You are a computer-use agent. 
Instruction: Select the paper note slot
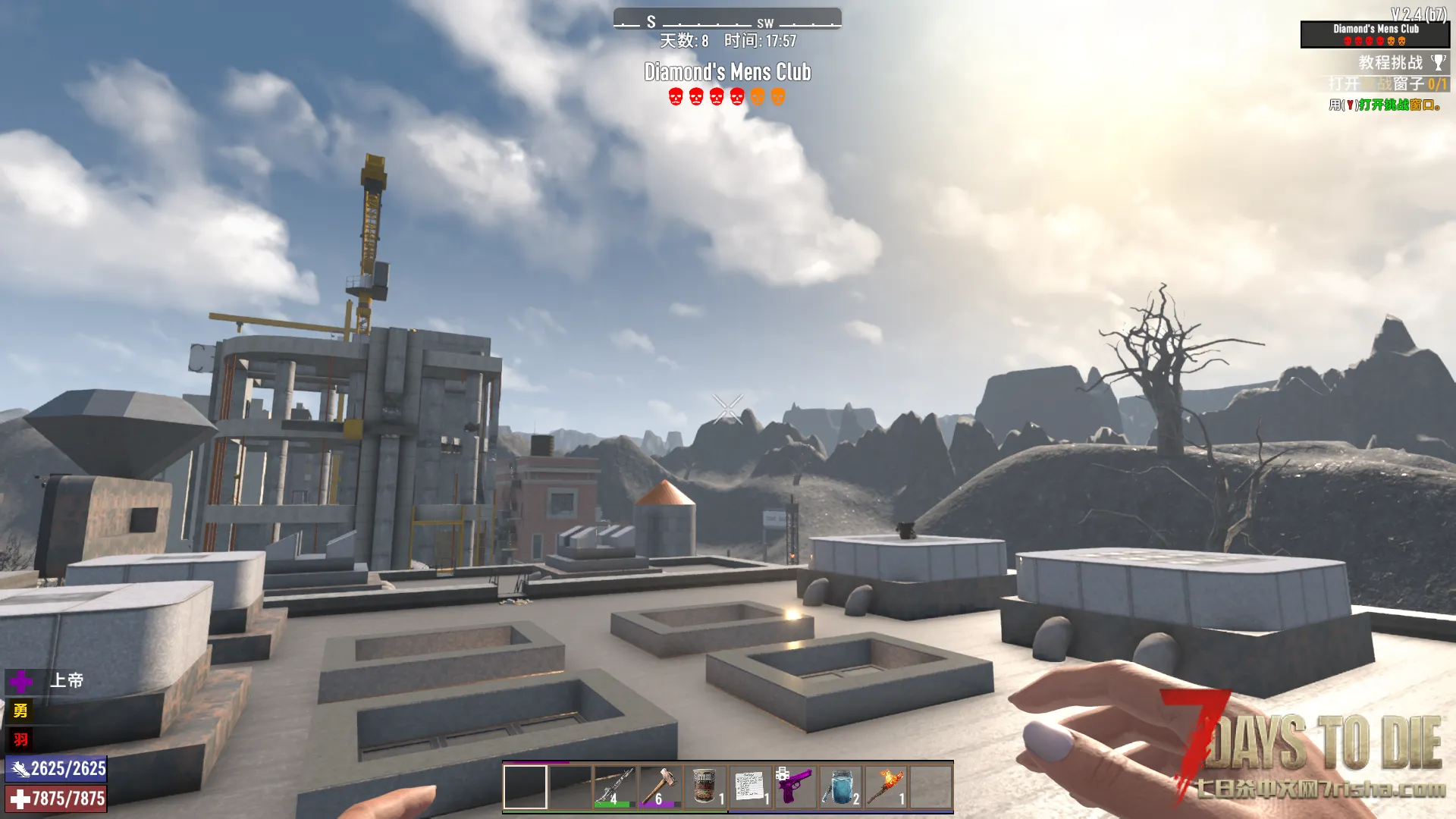pos(750,786)
